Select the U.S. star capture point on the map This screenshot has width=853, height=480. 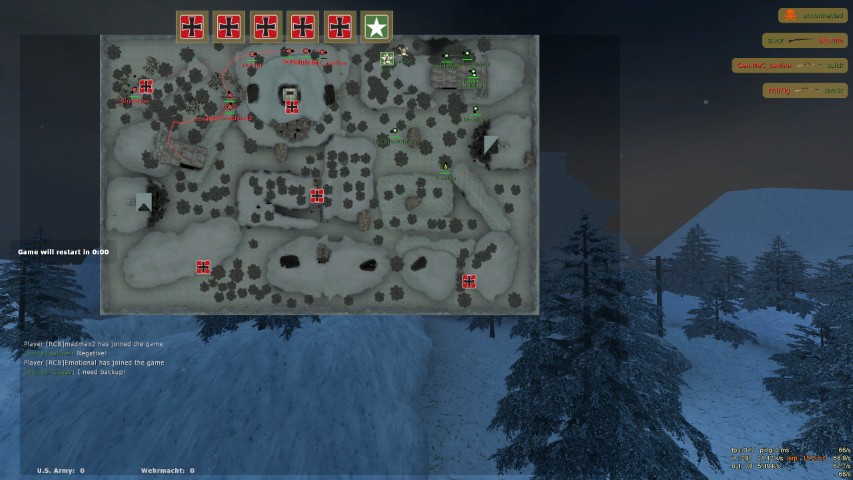click(x=387, y=59)
